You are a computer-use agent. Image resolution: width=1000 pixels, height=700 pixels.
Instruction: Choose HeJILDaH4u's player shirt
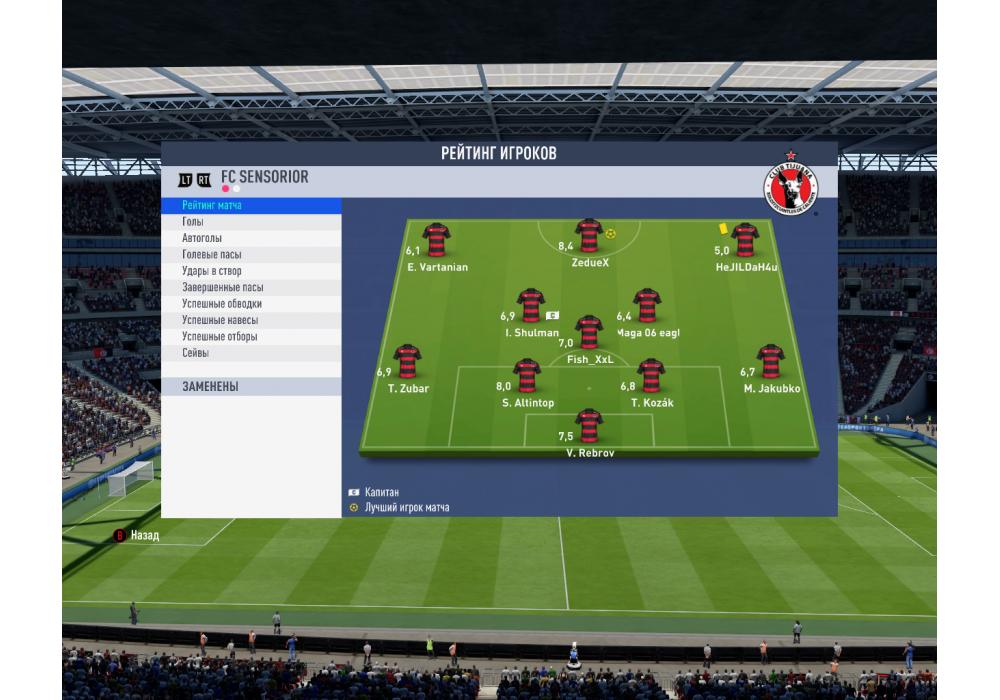(x=744, y=240)
